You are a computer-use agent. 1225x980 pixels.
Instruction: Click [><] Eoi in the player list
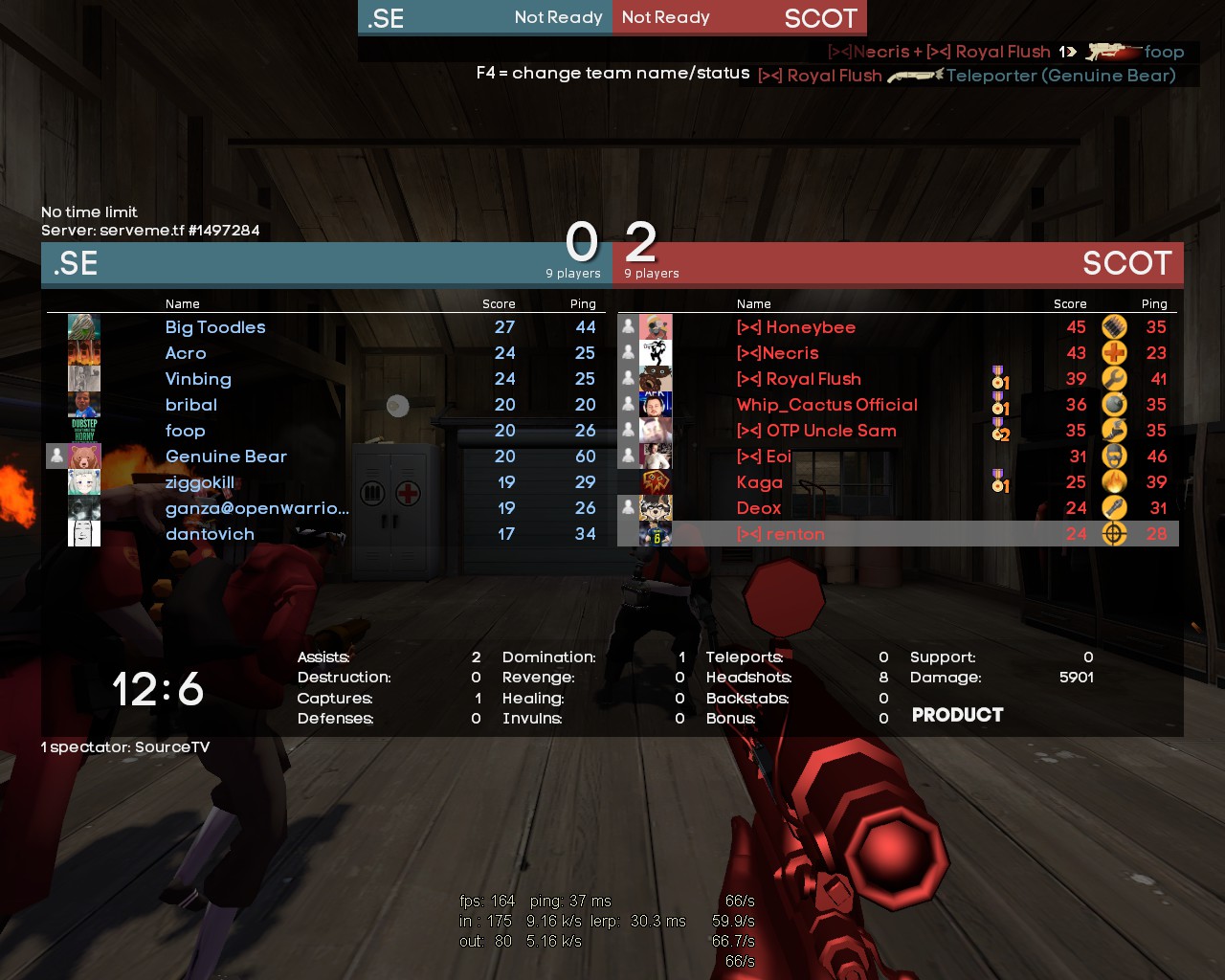[x=764, y=457]
